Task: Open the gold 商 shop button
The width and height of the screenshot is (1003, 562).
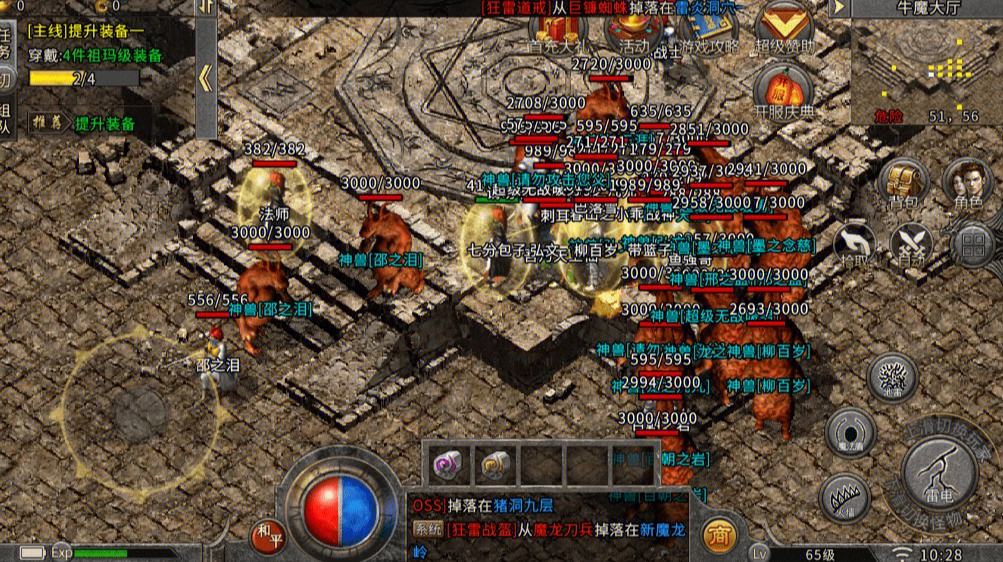Action: 719,537
